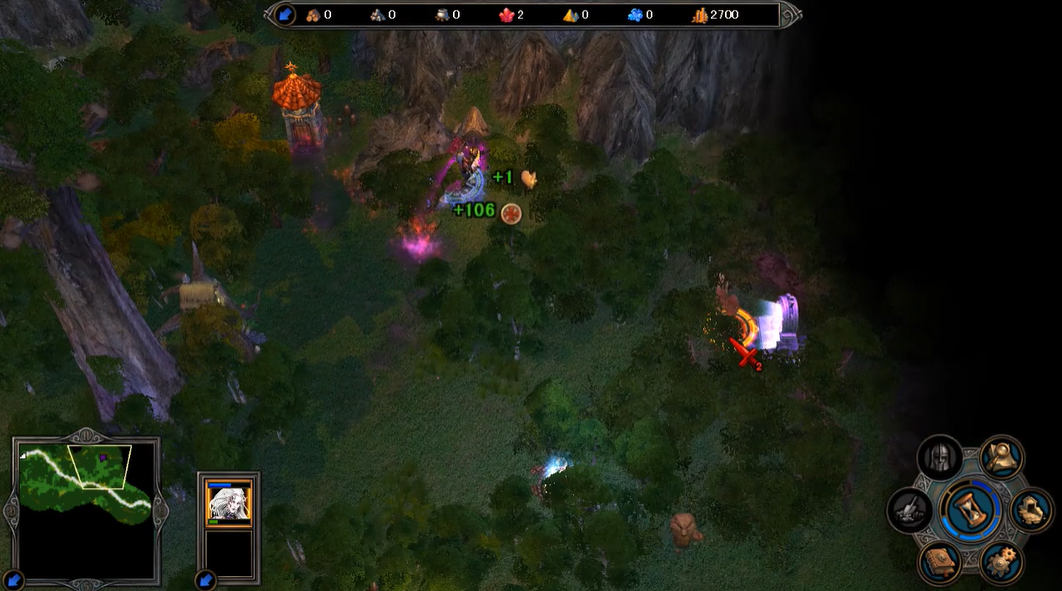The height and width of the screenshot is (591, 1062).
Task: Click the blue gems resource icon
Action: pyautogui.click(x=635, y=15)
